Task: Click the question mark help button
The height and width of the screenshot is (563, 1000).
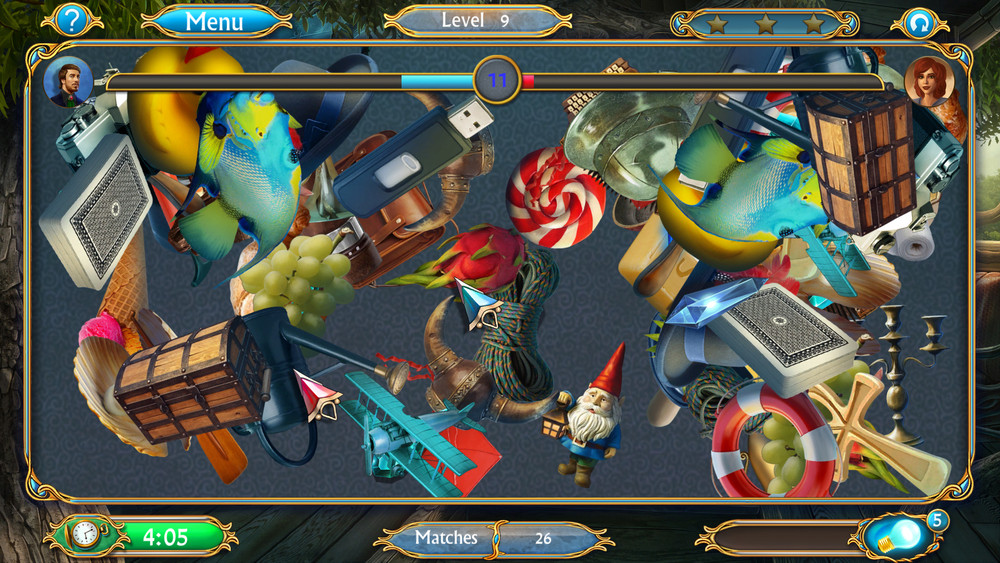Action: (x=72, y=20)
